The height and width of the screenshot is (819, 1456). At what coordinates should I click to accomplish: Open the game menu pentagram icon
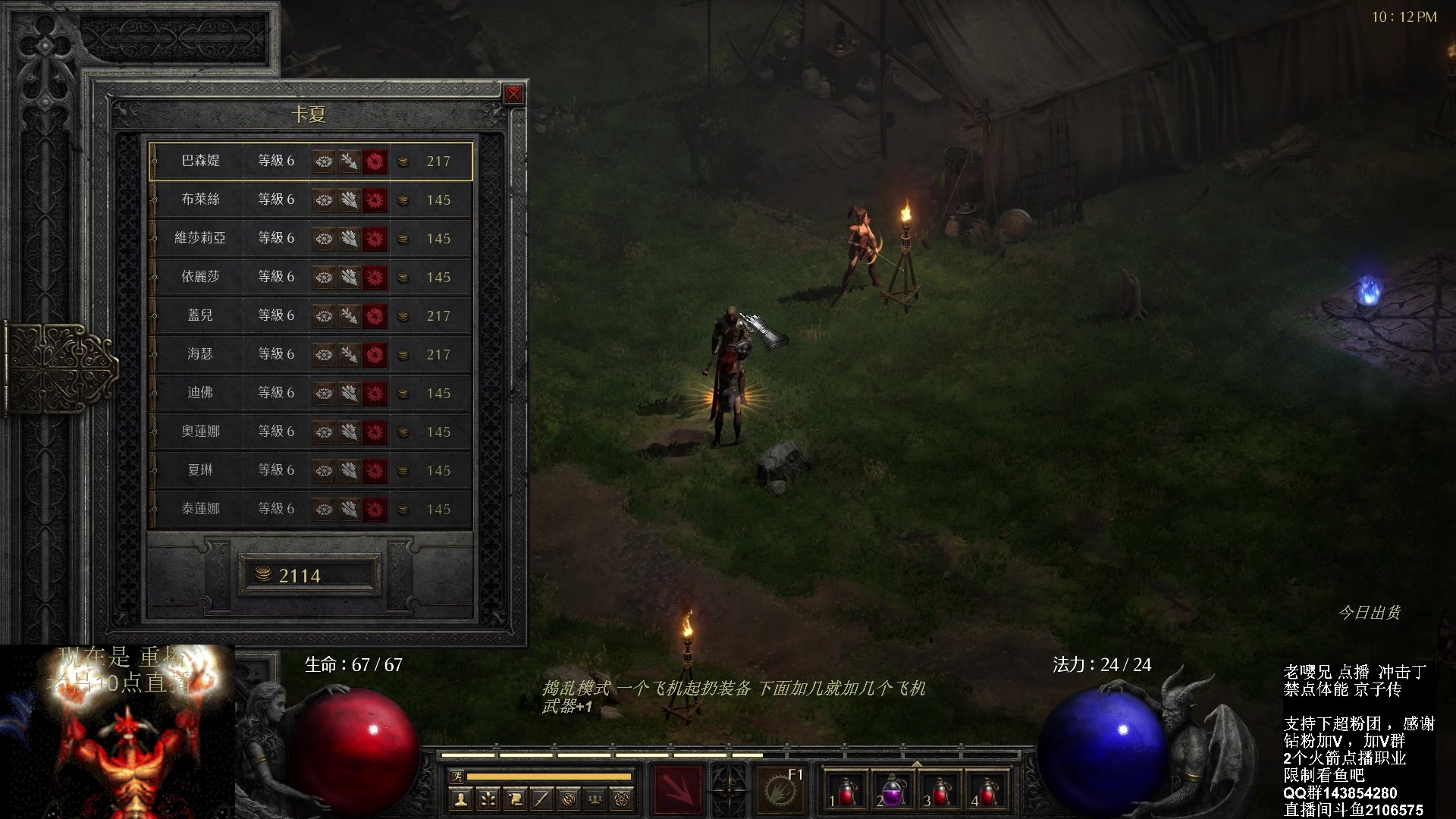[x=623, y=799]
